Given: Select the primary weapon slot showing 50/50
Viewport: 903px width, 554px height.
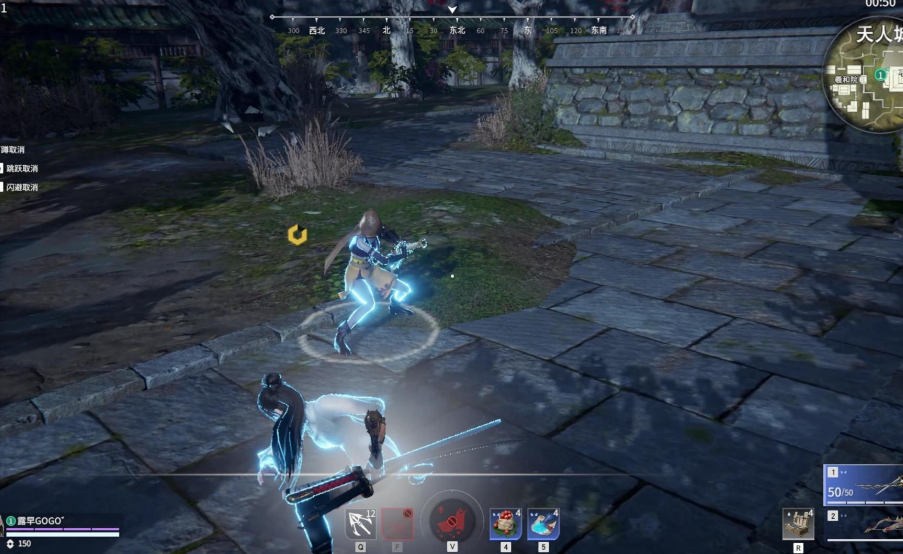Looking at the screenshot, I should pyautogui.click(x=864, y=487).
